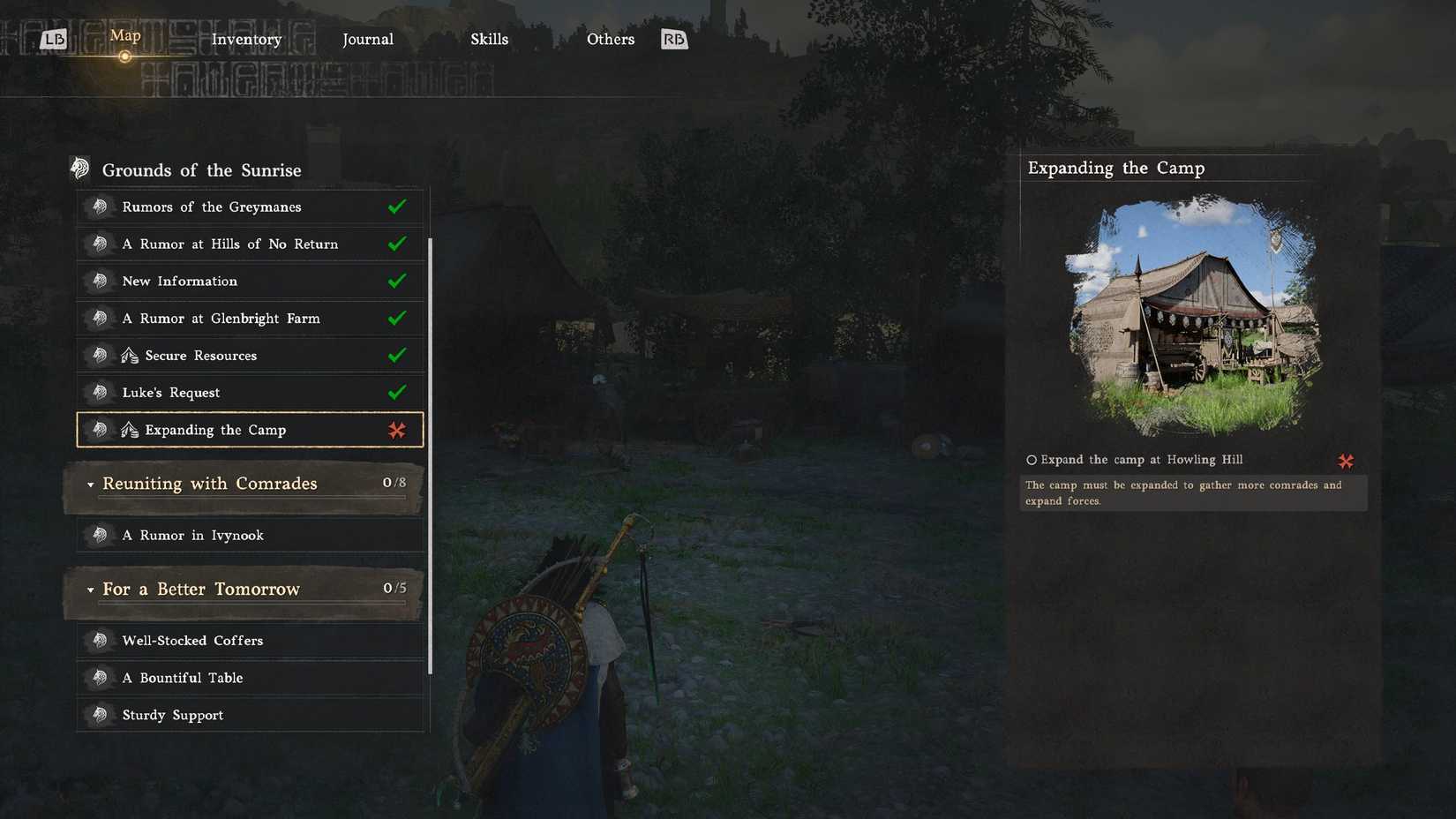1456x819 pixels.
Task: Switch to the Inventory tab
Action: tap(246, 39)
